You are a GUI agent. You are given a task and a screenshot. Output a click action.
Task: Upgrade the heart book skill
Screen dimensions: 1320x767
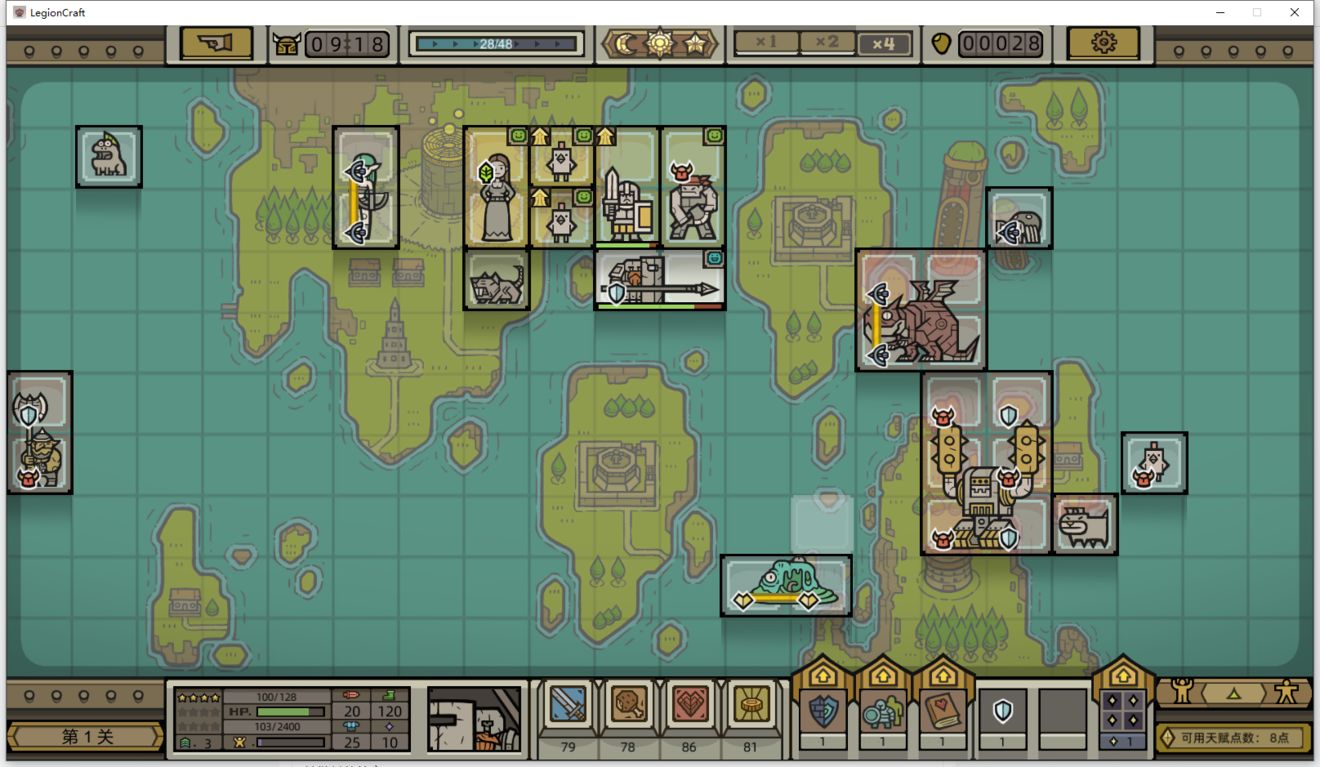click(x=942, y=710)
